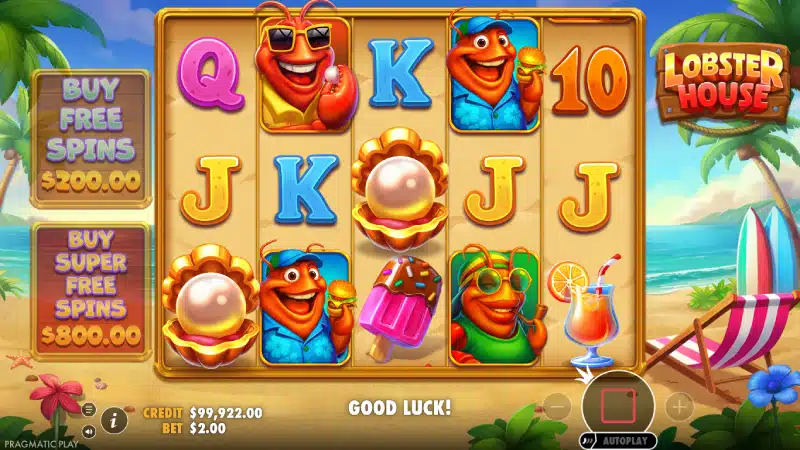
Task: Toggle the sound speaker icon
Action: 88,432
